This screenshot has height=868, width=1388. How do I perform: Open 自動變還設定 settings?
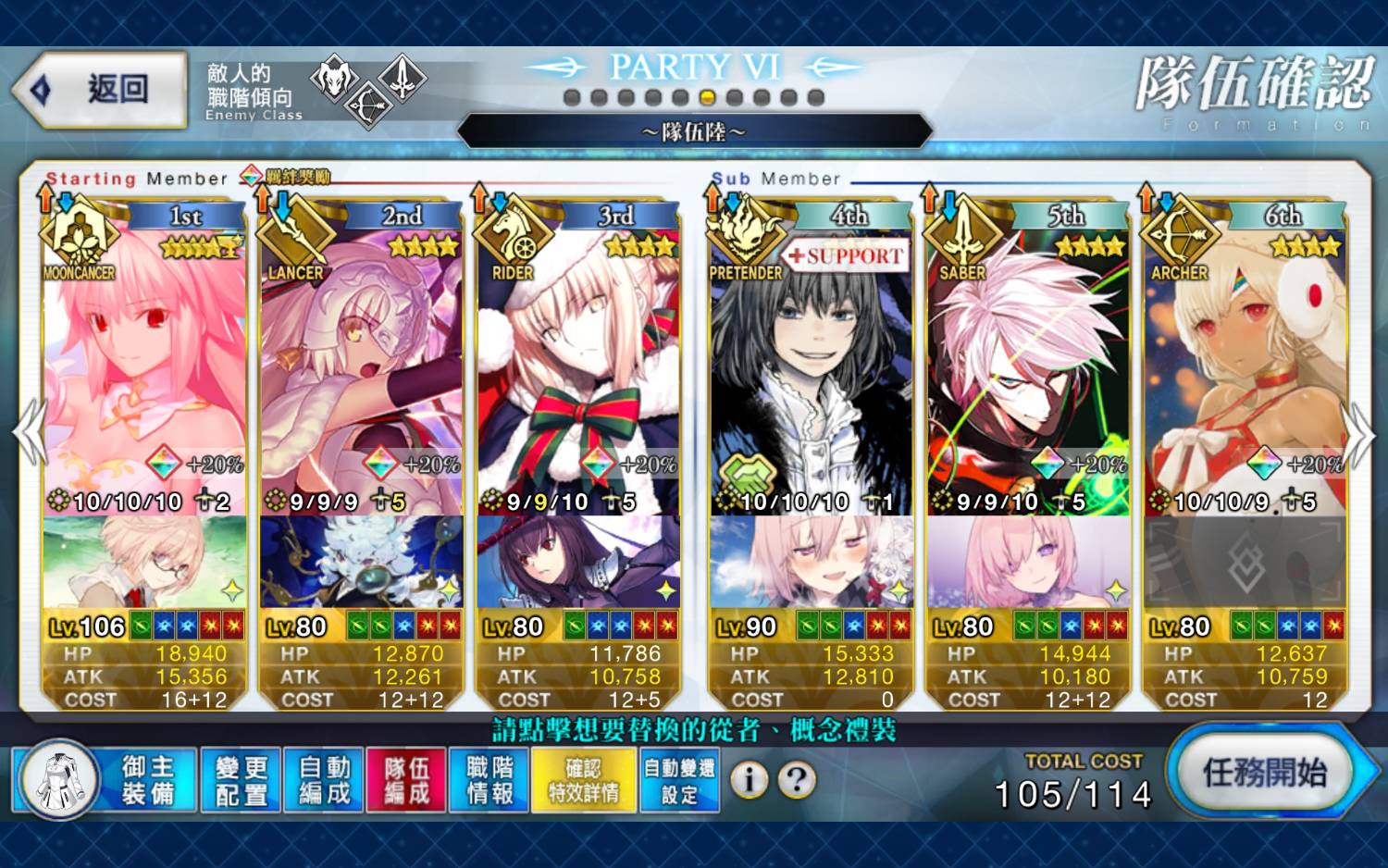(x=679, y=780)
